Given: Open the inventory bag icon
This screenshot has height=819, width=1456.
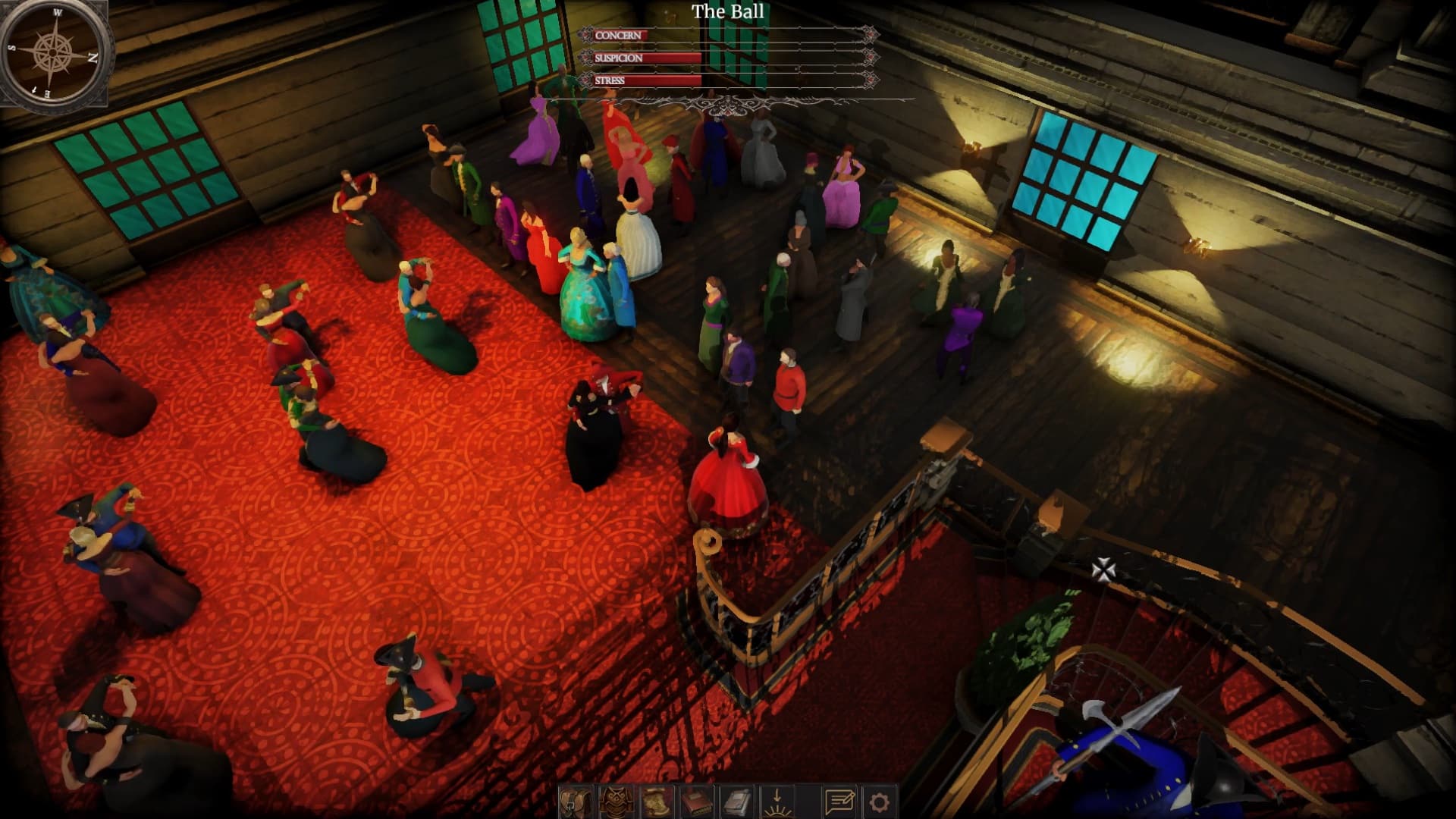Looking at the screenshot, I should (x=576, y=802).
